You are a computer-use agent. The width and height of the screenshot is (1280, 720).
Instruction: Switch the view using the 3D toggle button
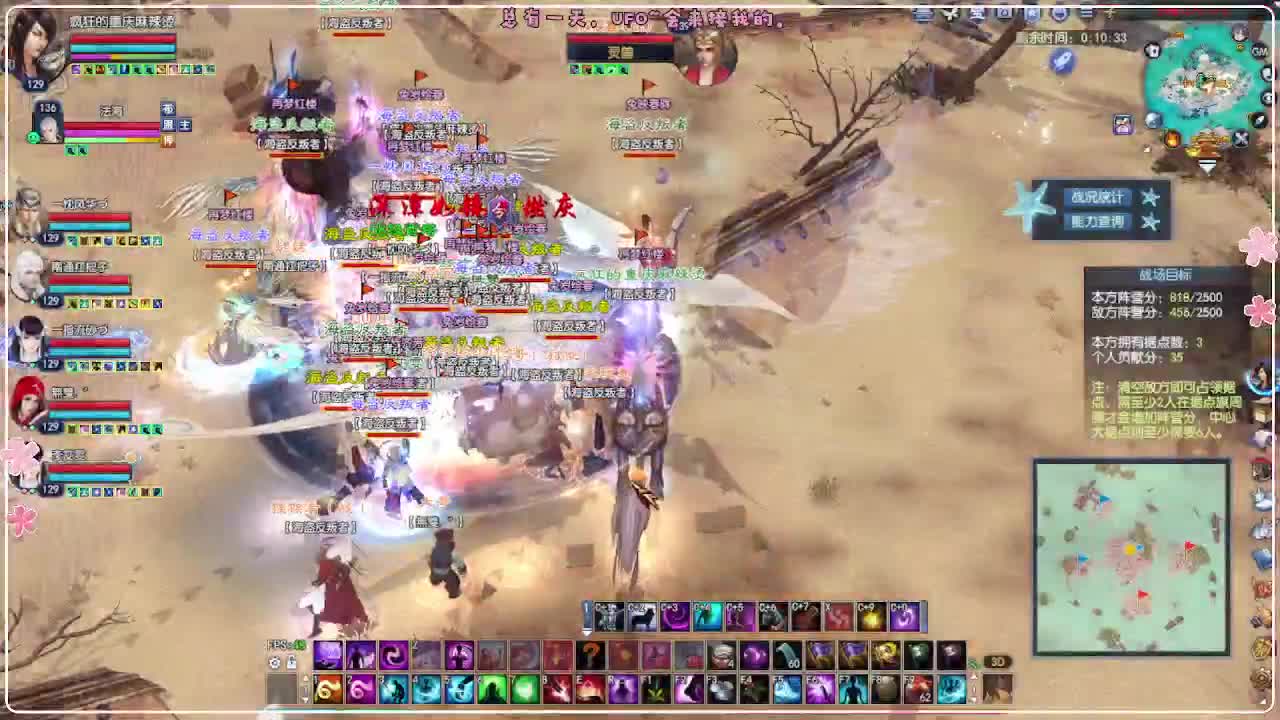coord(997,662)
